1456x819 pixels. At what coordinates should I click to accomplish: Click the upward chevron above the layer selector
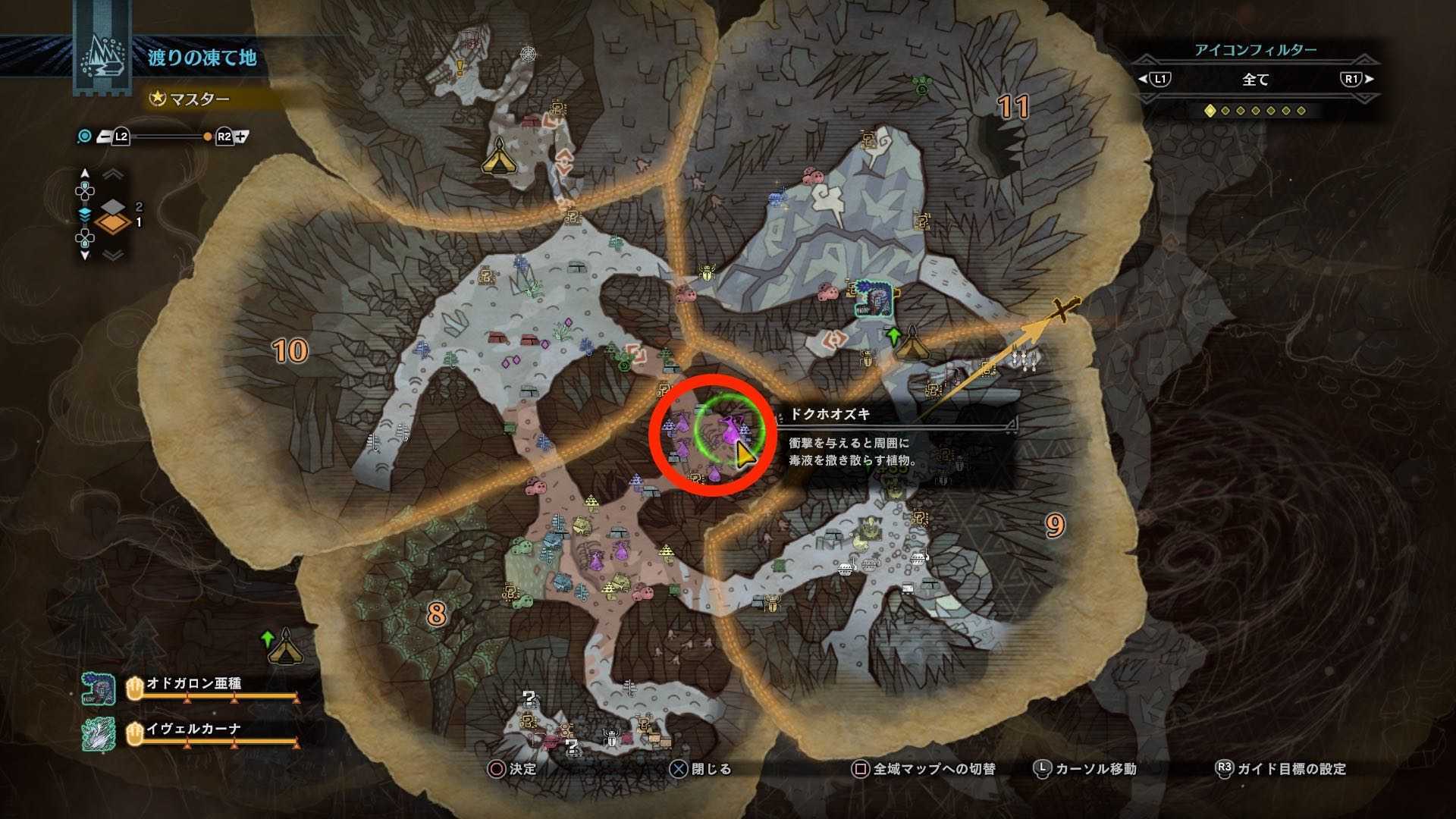pyautogui.click(x=113, y=174)
